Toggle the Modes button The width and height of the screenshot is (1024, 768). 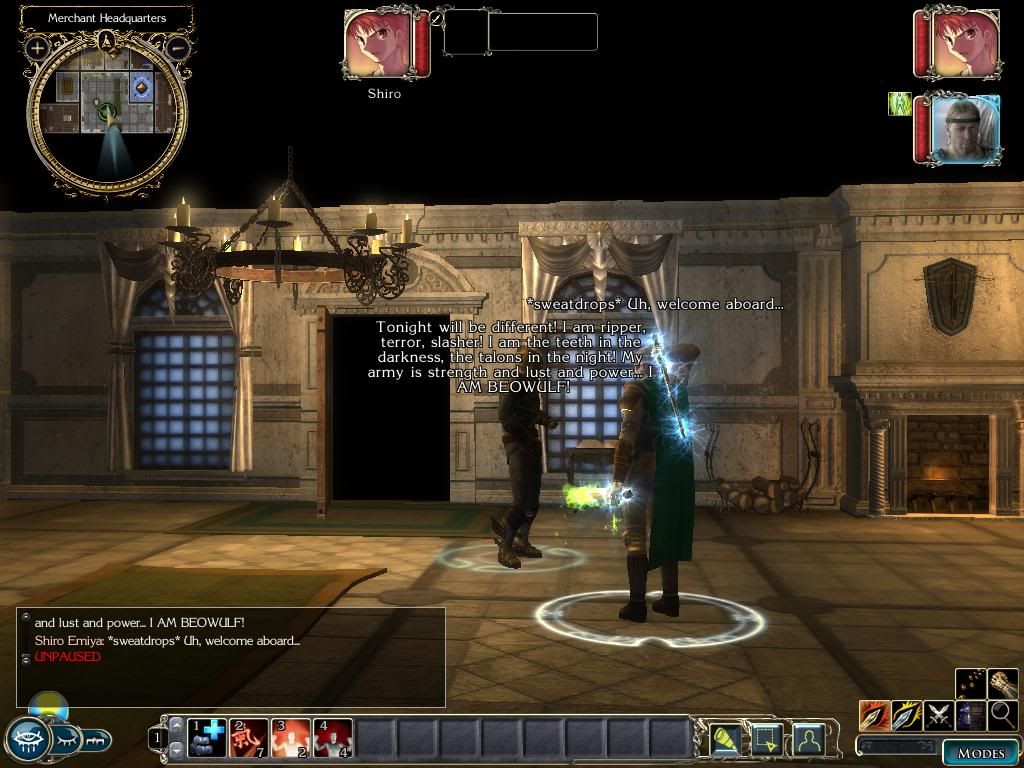(x=981, y=752)
